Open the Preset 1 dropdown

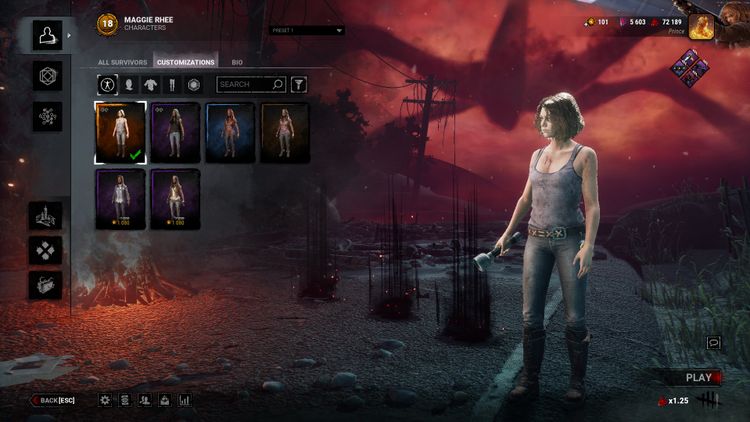(x=306, y=30)
